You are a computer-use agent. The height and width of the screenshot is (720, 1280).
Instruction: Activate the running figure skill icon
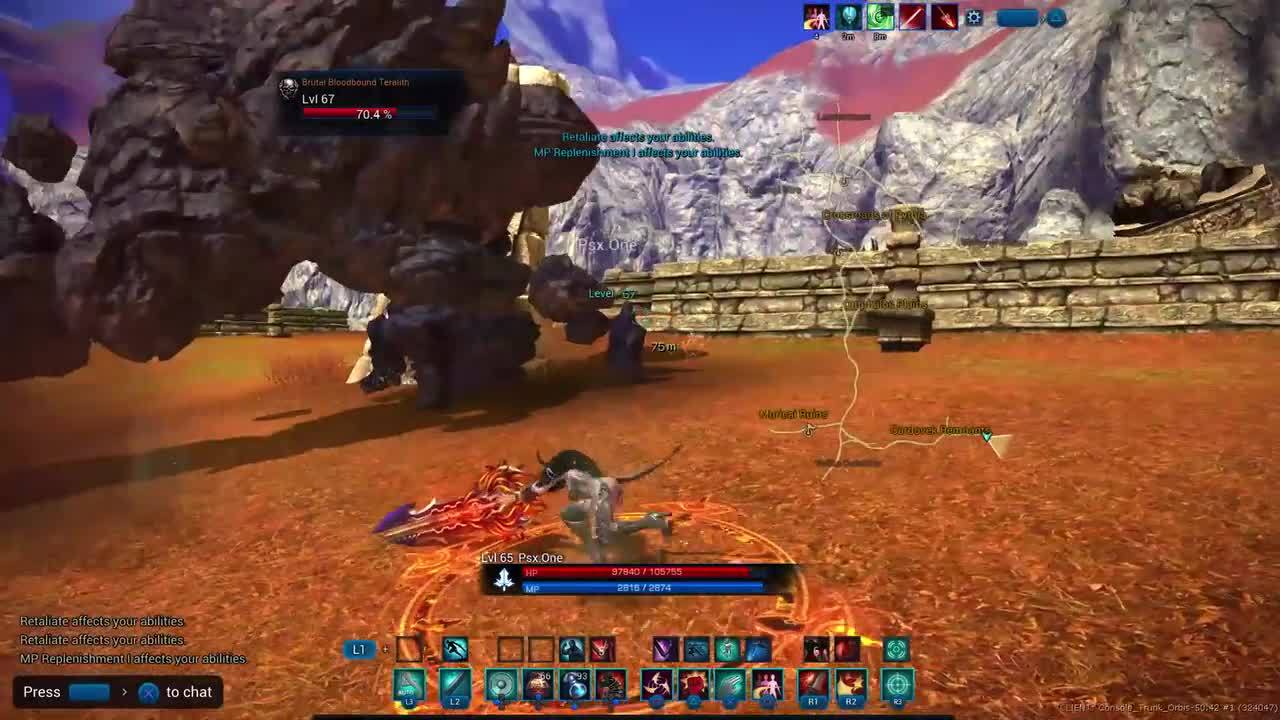pyautogui.click(x=455, y=650)
